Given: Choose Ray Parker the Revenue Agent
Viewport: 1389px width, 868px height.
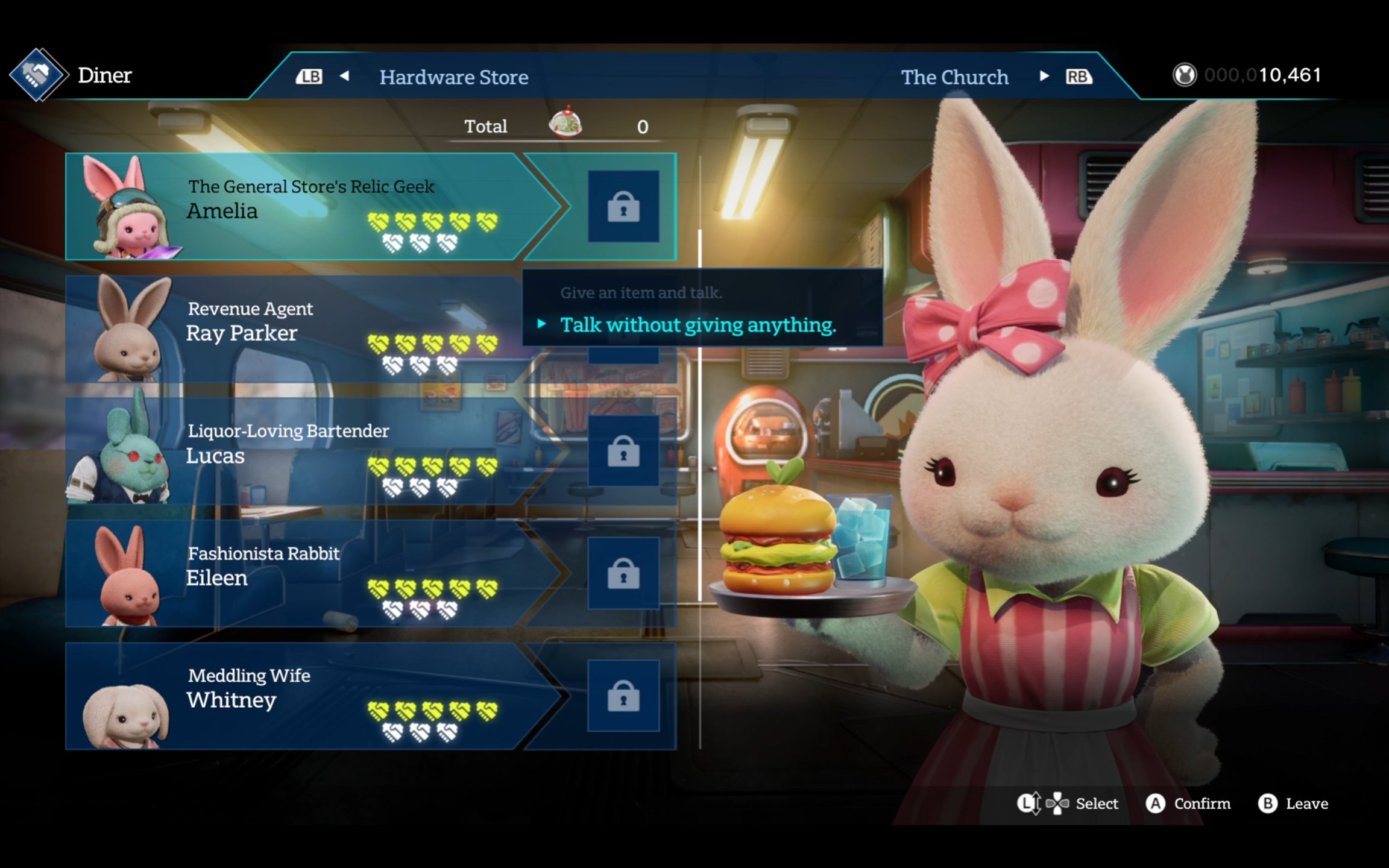Looking at the screenshot, I should coord(289,330).
